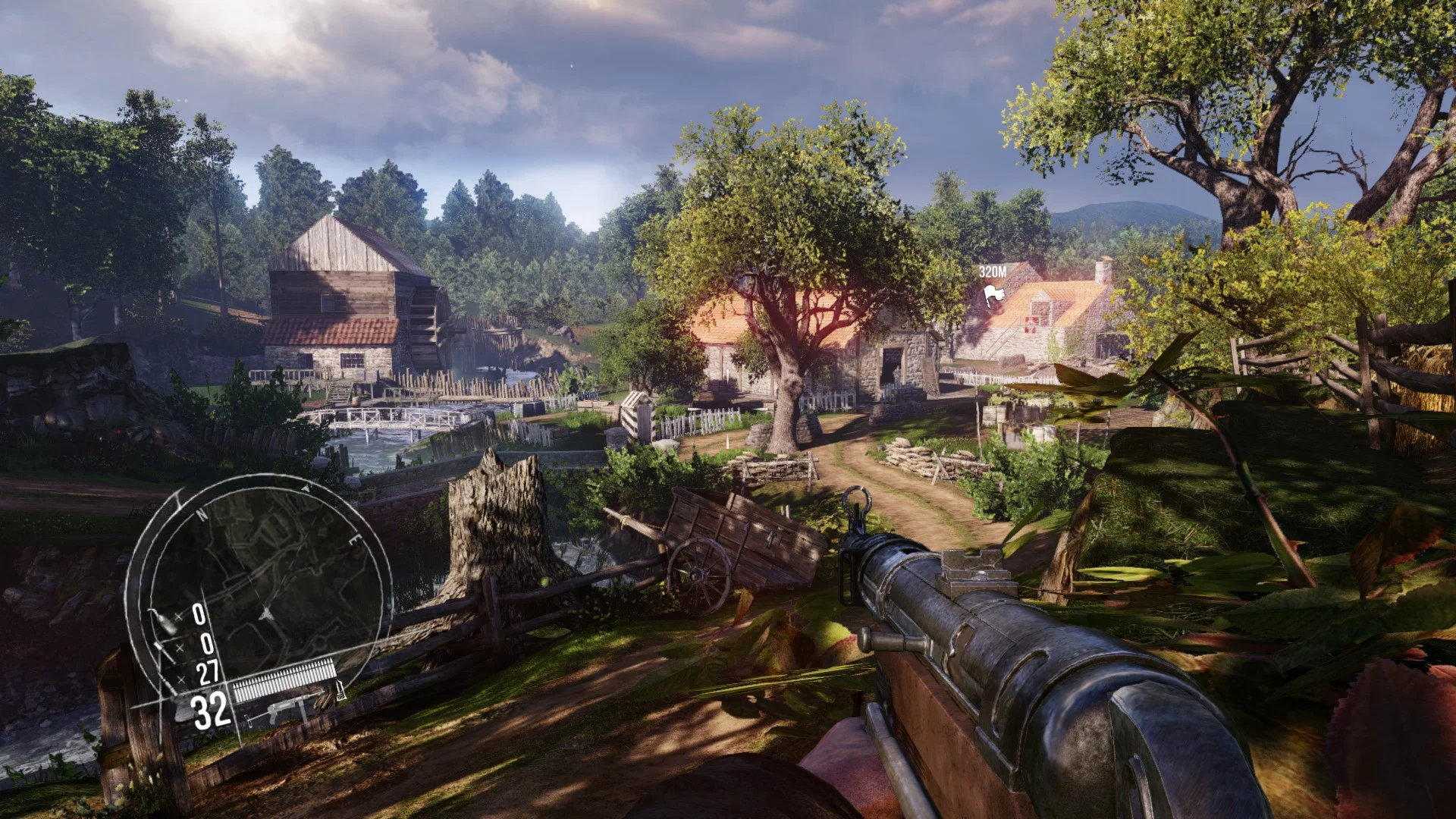Image resolution: width=1456 pixels, height=819 pixels.
Task: Click the 320M objective flag marker
Action: tap(993, 294)
